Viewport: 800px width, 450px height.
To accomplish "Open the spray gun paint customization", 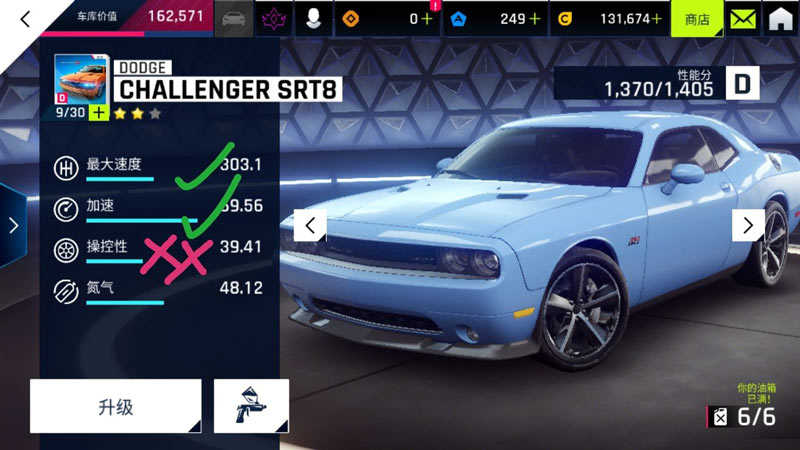I will pyautogui.click(x=251, y=406).
